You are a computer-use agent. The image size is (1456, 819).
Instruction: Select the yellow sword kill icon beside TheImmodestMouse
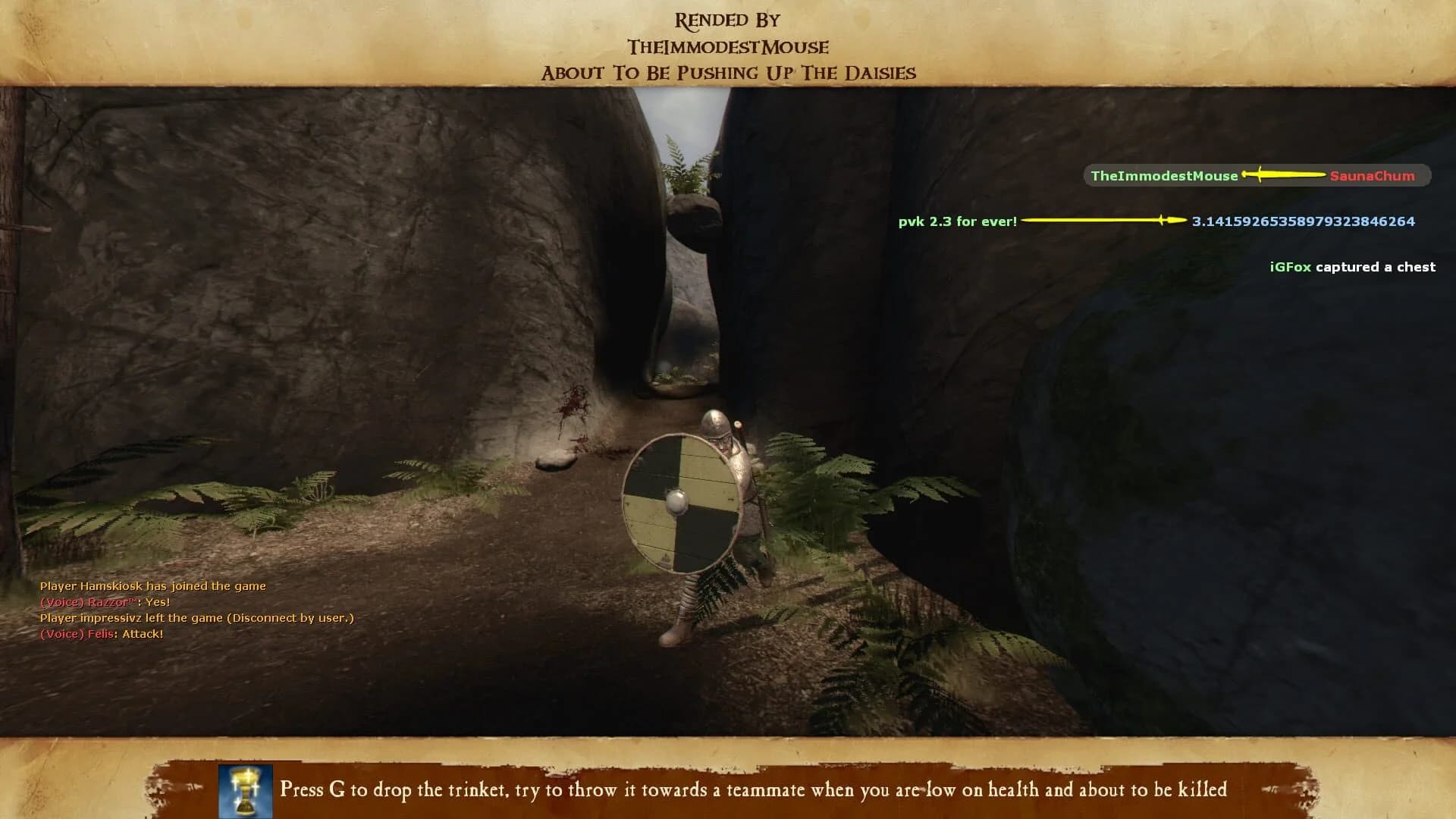1285,176
